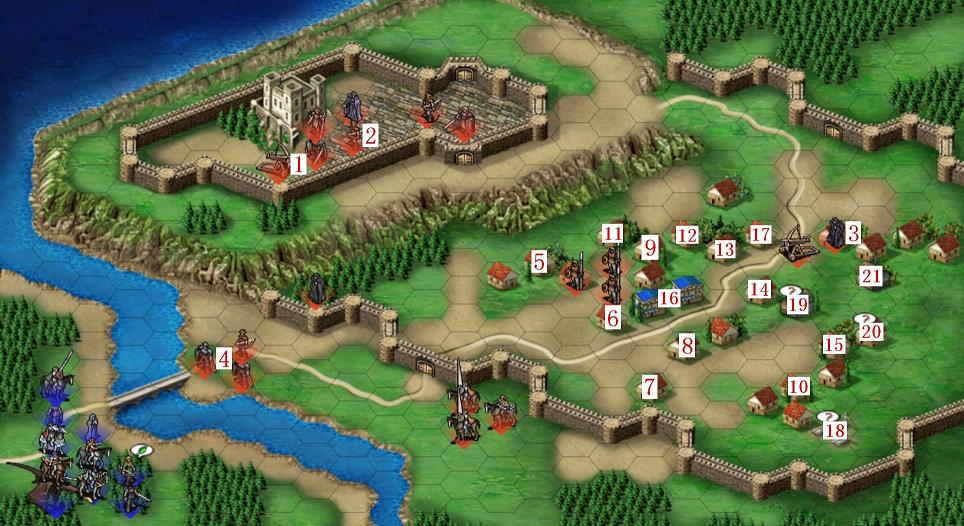
Task: Select the number 6 marker
Action: click(x=613, y=317)
